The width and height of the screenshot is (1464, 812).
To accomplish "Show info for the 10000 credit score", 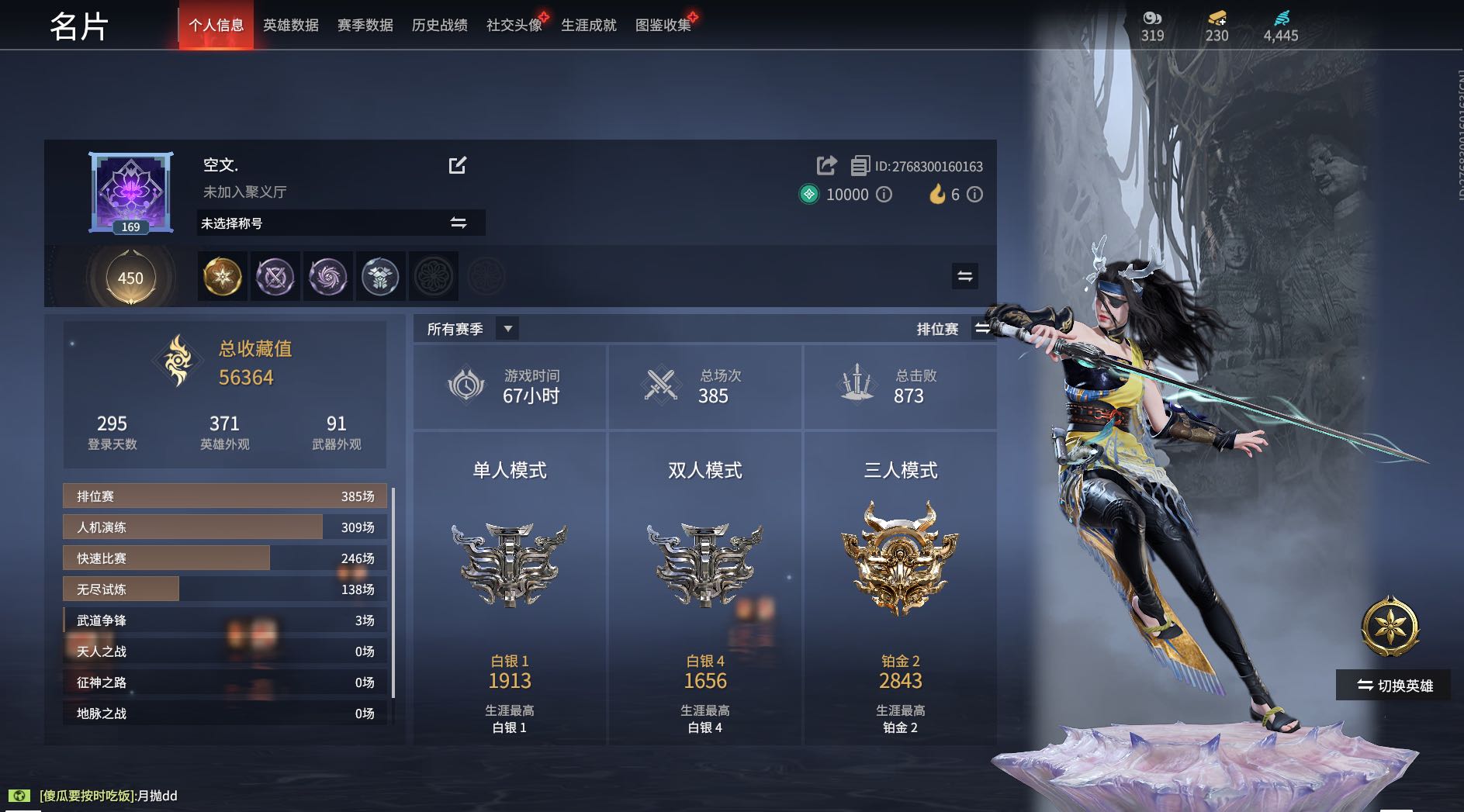I will 884,195.
